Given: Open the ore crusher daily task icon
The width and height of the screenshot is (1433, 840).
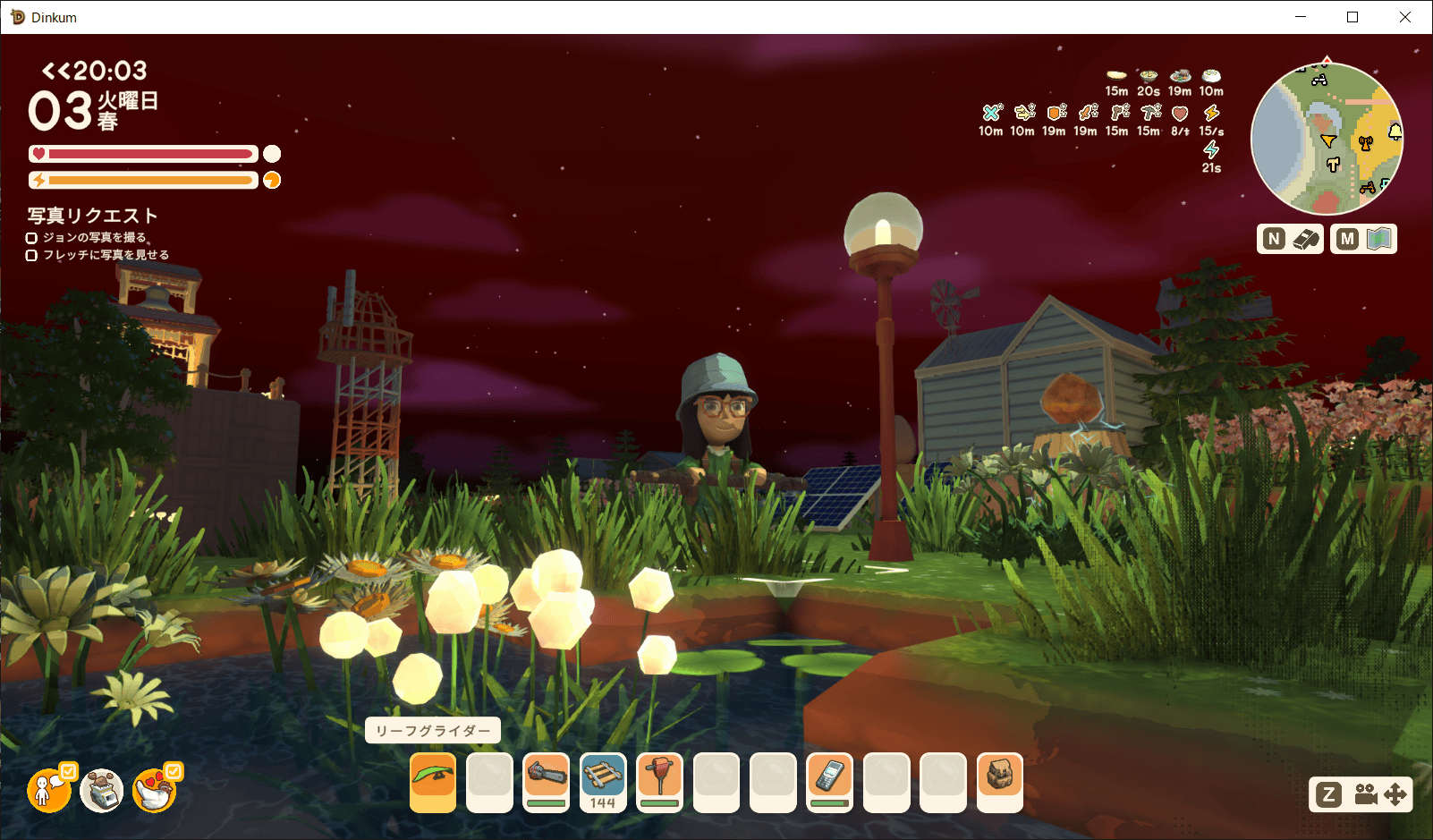Looking at the screenshot, I should click(102, 789).
